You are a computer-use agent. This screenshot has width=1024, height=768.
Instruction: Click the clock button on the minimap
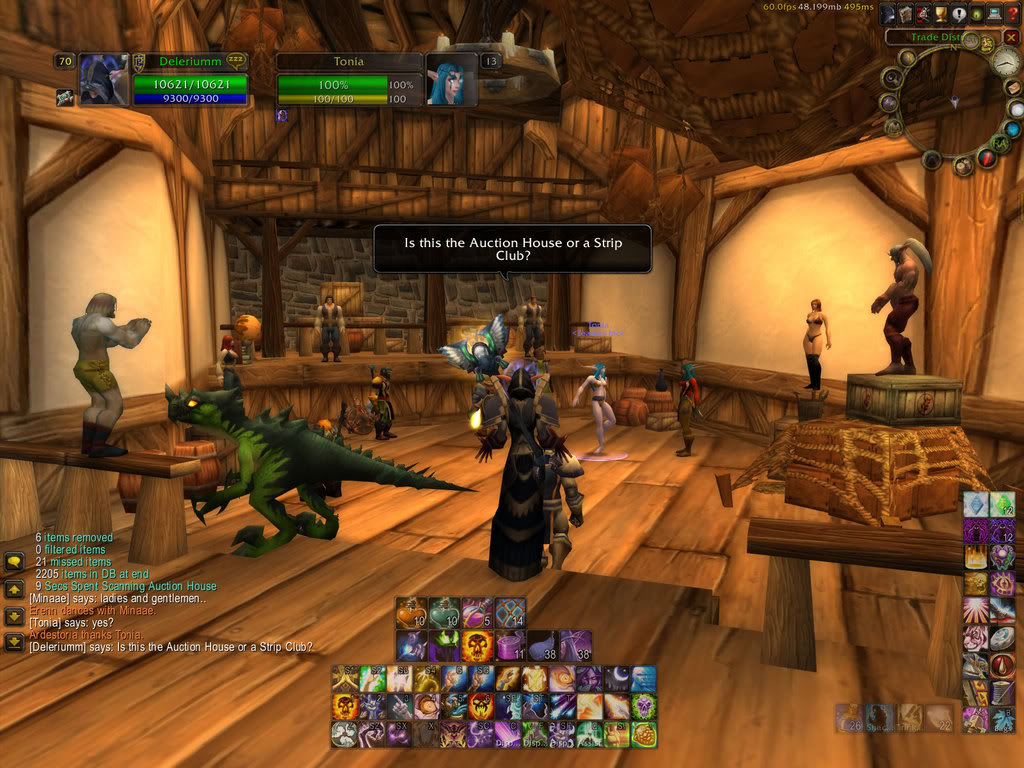click(x=1003, y=60)
